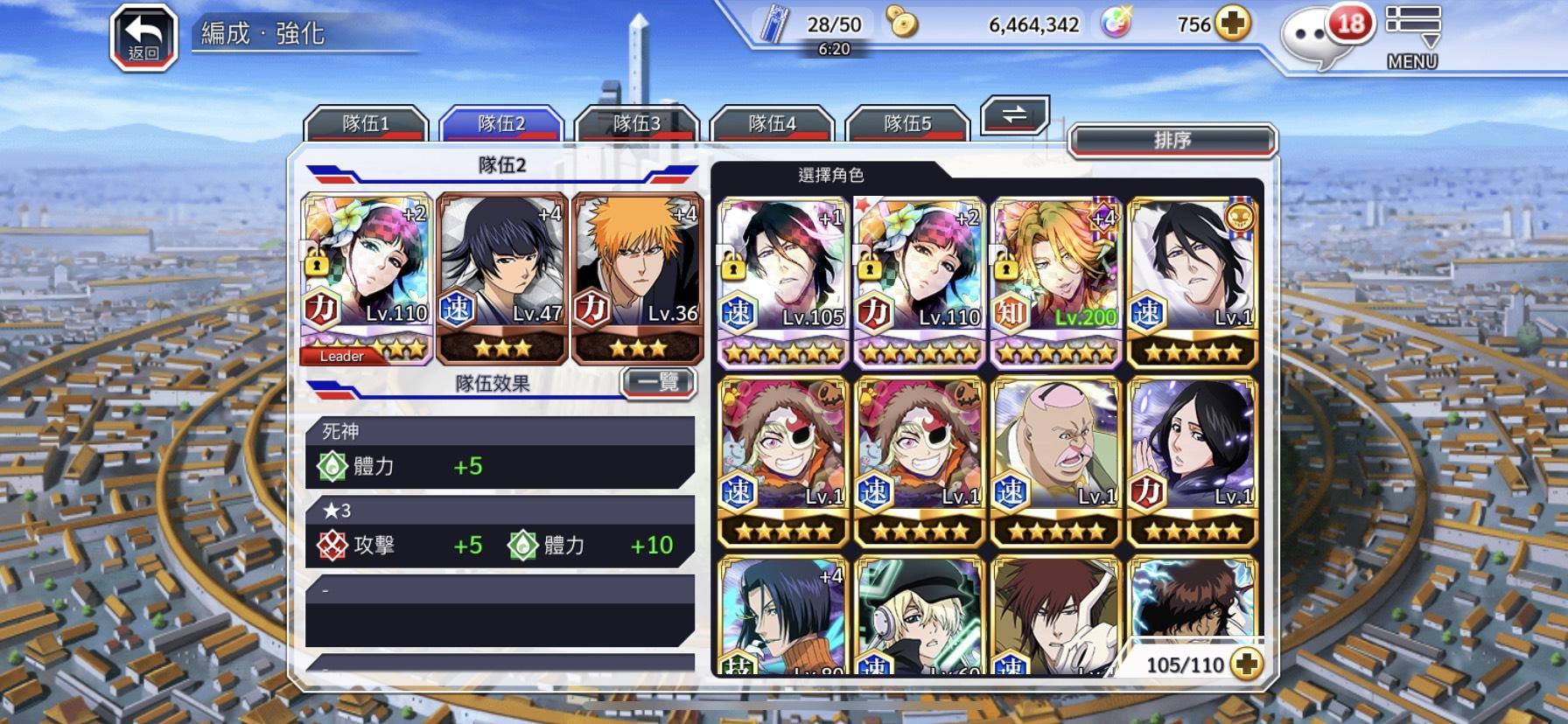1568x724 pixels.
Task: Open the 排序 sorting options
Action: point(1174,140)
